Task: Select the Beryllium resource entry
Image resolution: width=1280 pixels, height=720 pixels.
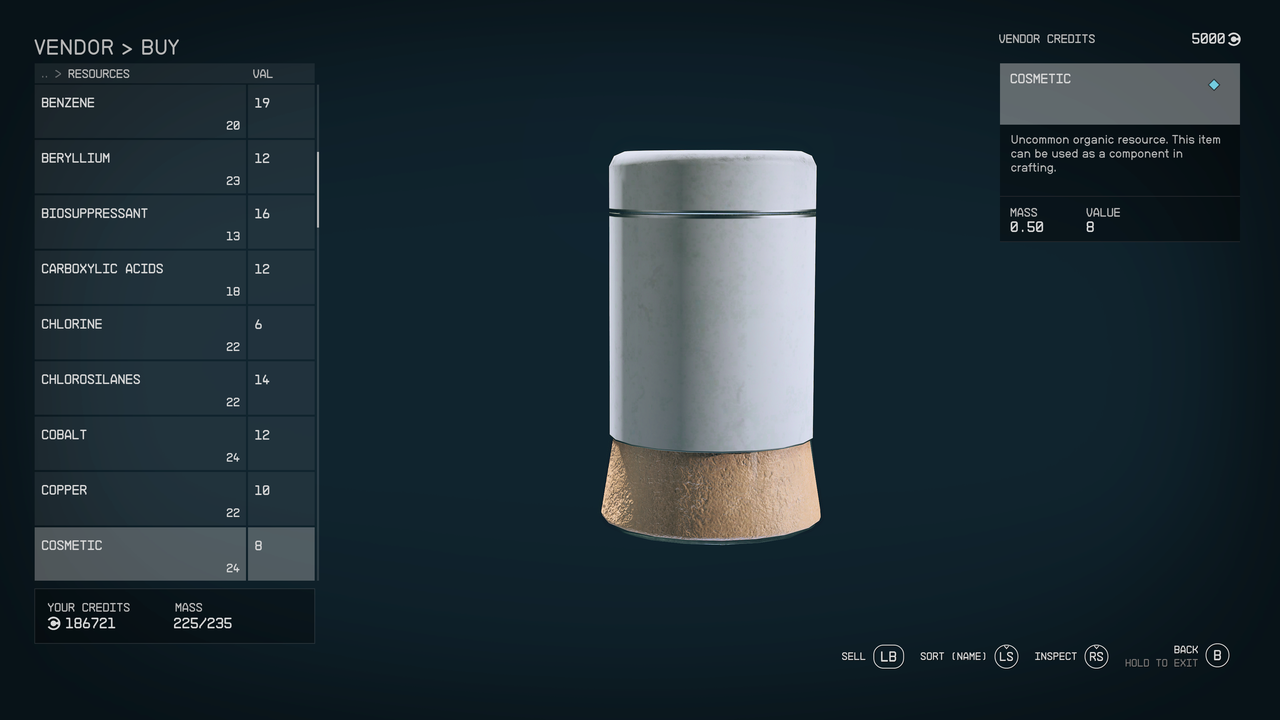Action: tap(140, 166)
